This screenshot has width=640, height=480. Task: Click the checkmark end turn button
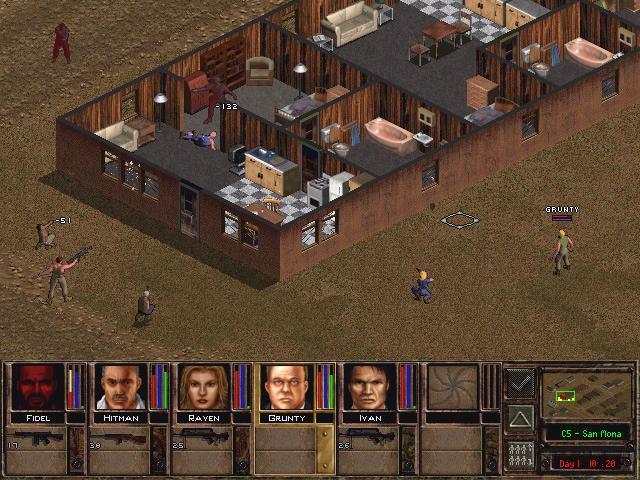tap(520, 381)
